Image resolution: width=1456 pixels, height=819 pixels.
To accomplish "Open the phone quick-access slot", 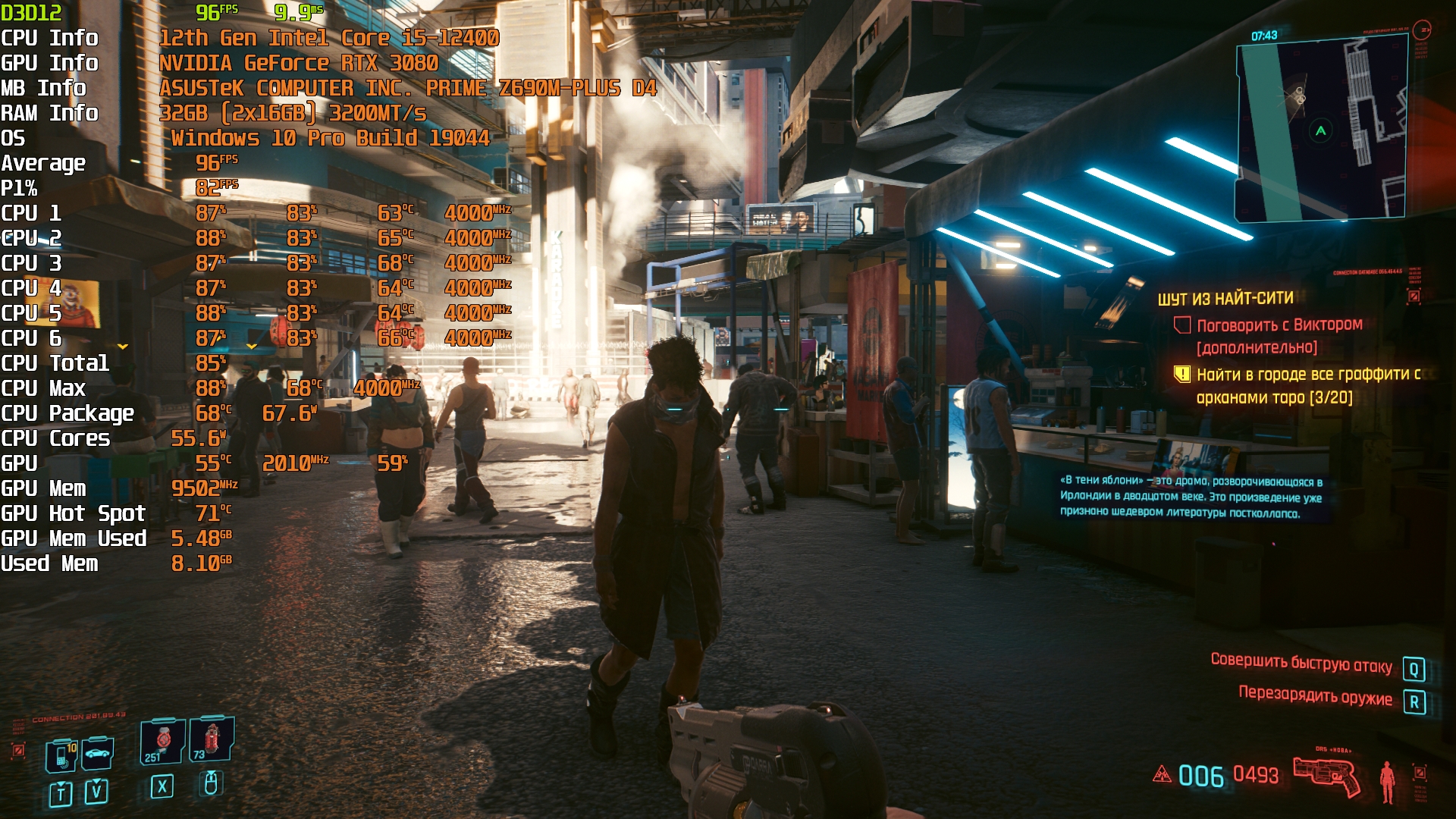I will click(61, 755).
